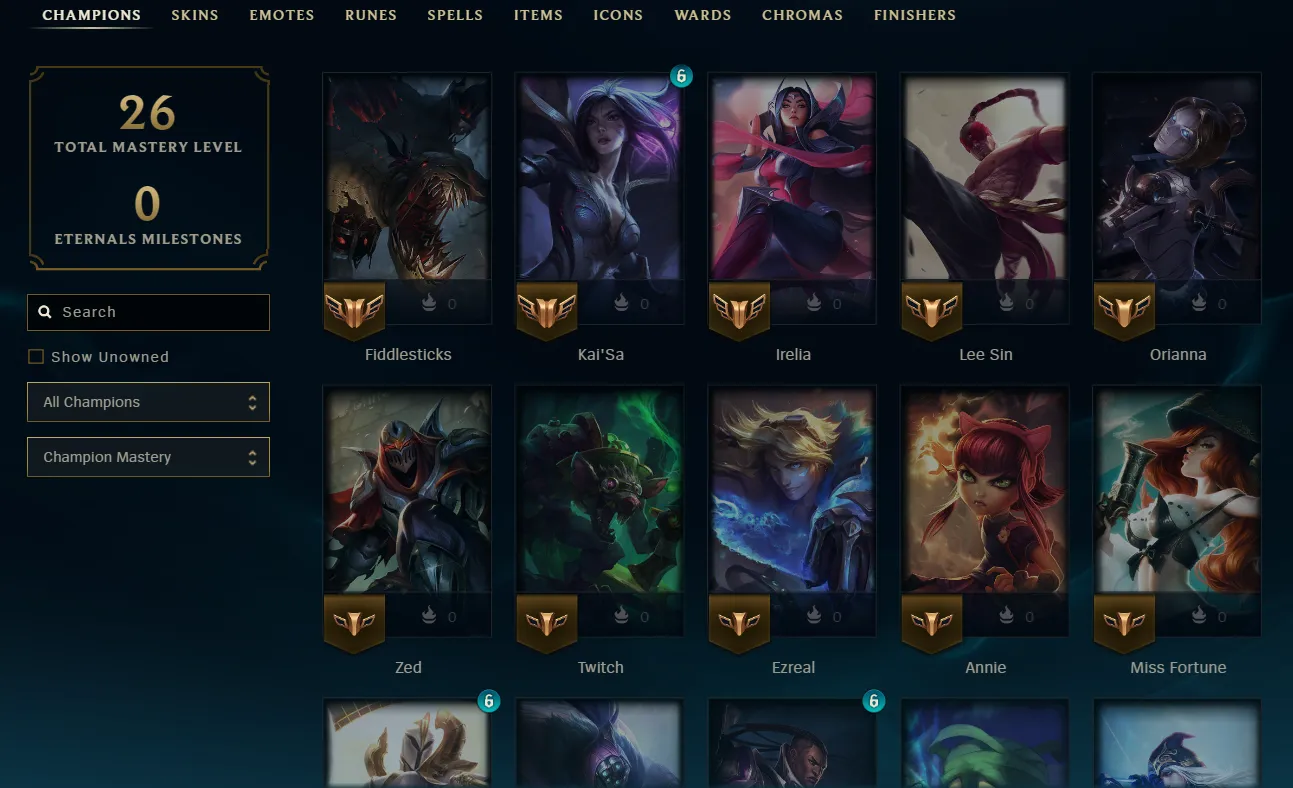Click inside the champion Search field
The image size is (1293, 788).
(148, 312)
